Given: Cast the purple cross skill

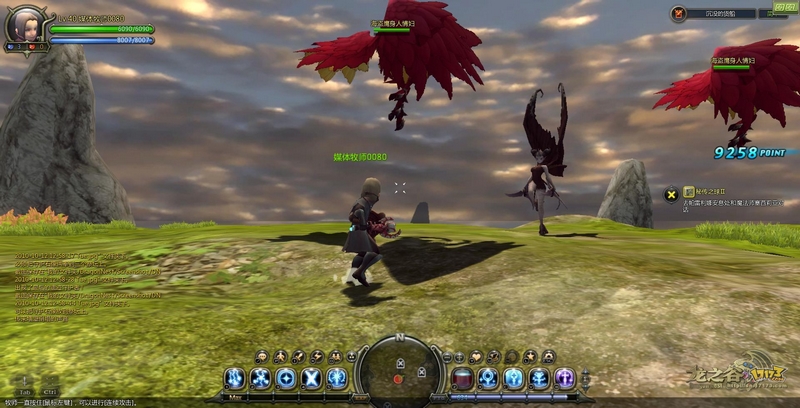Looking at the screenshot, I should pyautogui.click(x=565, y=378).
